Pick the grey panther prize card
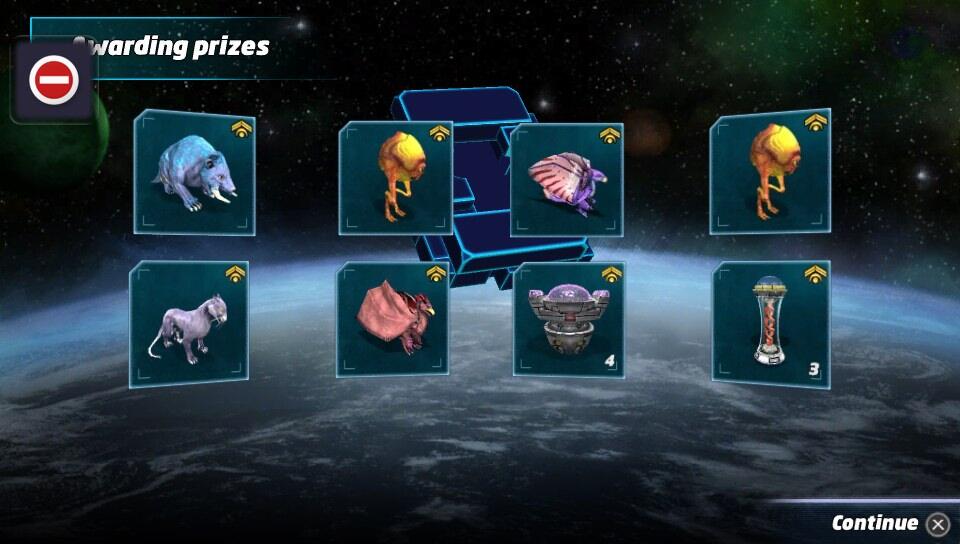This screenshot has width=960, height=544. click(189, 323)
